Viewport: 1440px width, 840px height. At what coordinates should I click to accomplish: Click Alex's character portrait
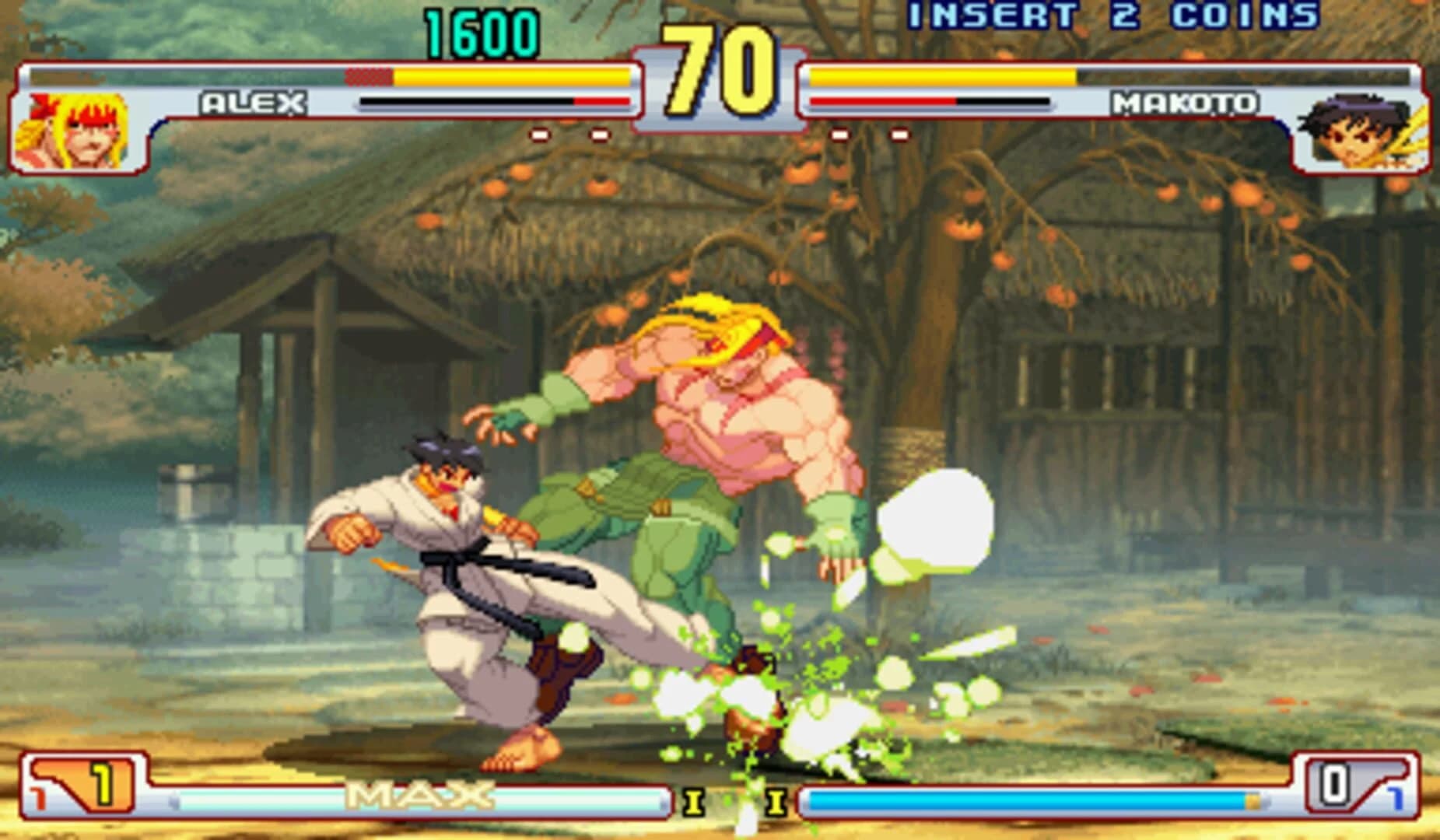[x=74, y=132]
